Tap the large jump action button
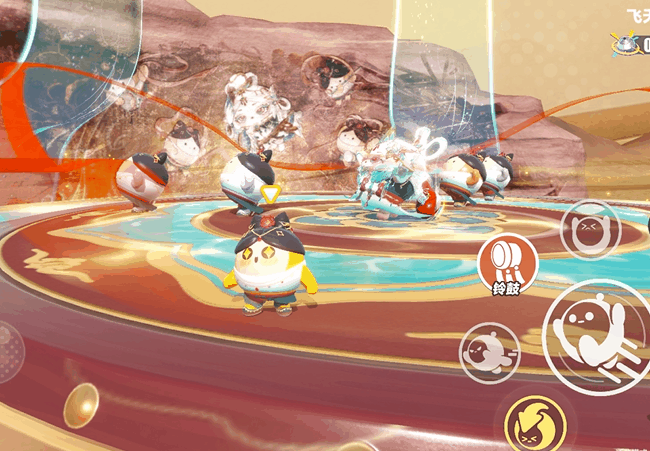This screenshot has width=650, height=451. coord(598,336)
